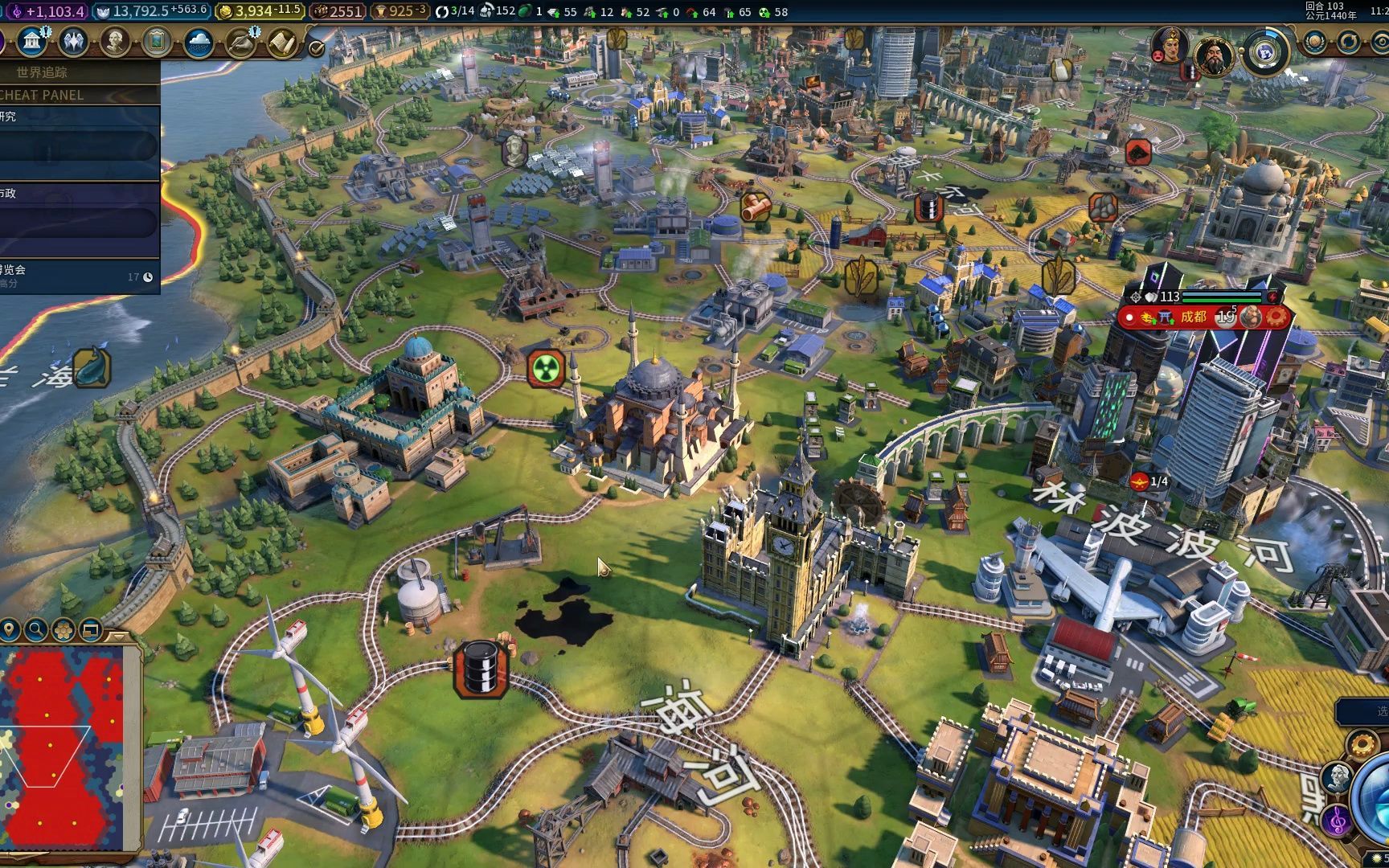
Task: Select the bearded leader portrait
Action: 1213,55
